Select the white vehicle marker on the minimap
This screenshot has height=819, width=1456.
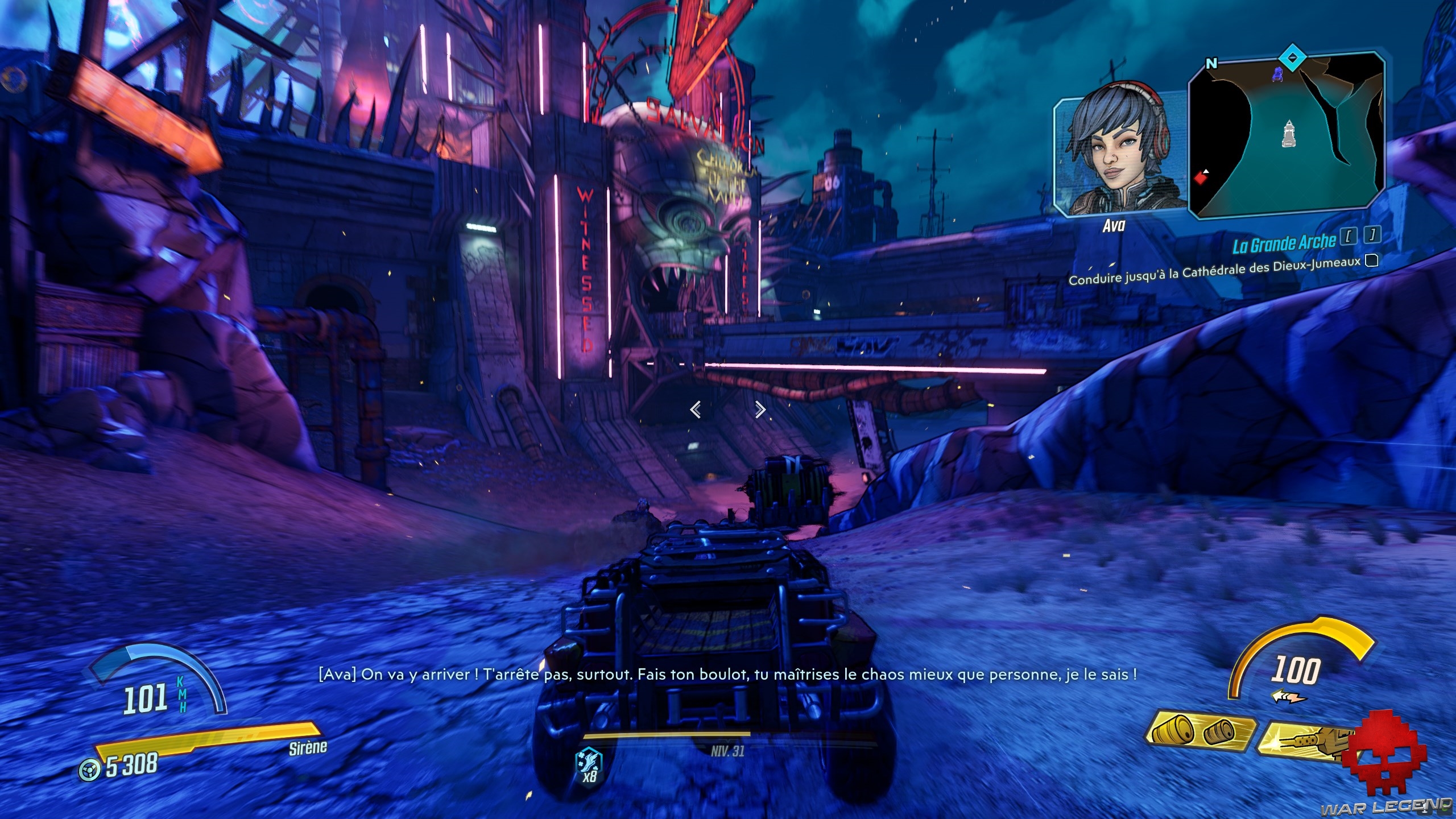1288,134
